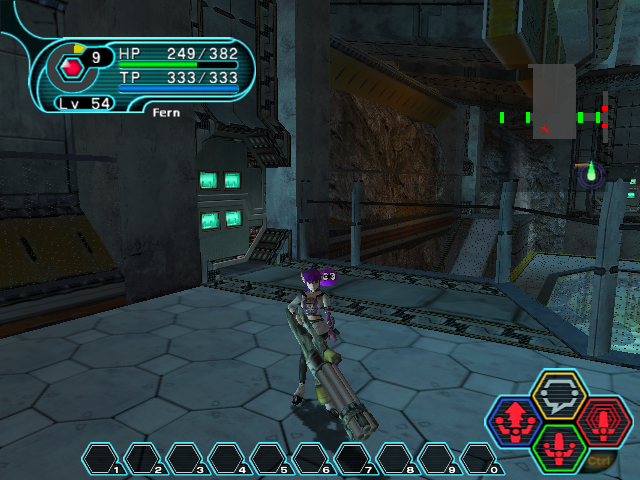Click the red hexagon emblem in status panel
Screen dimensions: 640x480
71,68
